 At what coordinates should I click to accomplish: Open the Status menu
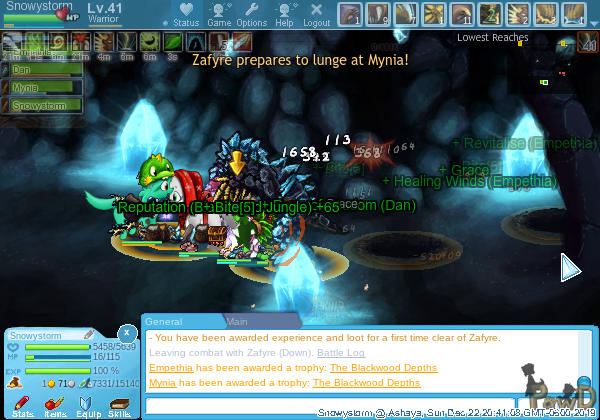click(185, 14)
